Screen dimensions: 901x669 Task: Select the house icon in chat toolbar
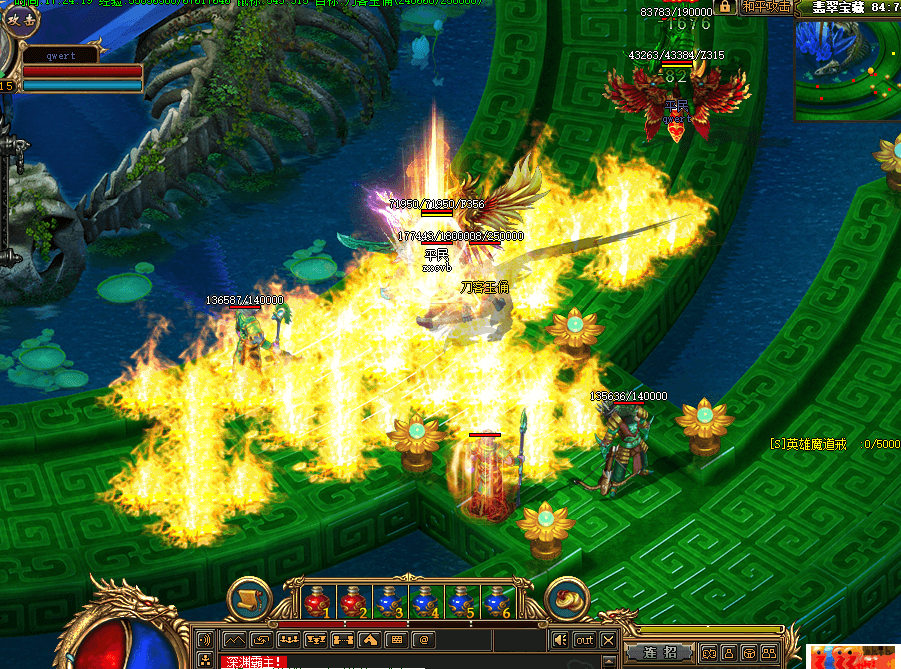click(369, 639)
